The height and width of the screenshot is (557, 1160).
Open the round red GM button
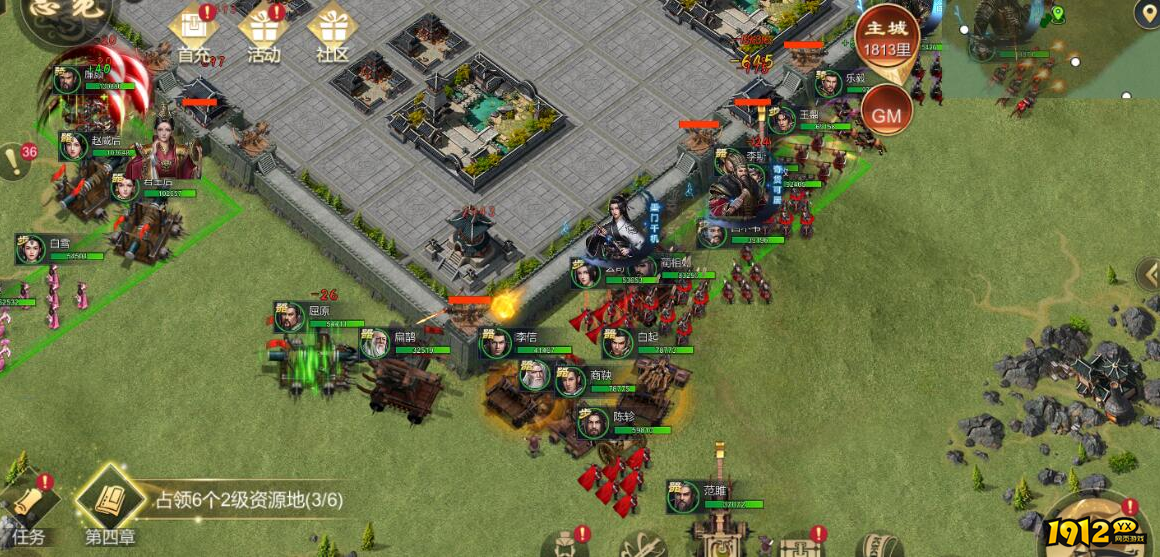tap(886, 114)
